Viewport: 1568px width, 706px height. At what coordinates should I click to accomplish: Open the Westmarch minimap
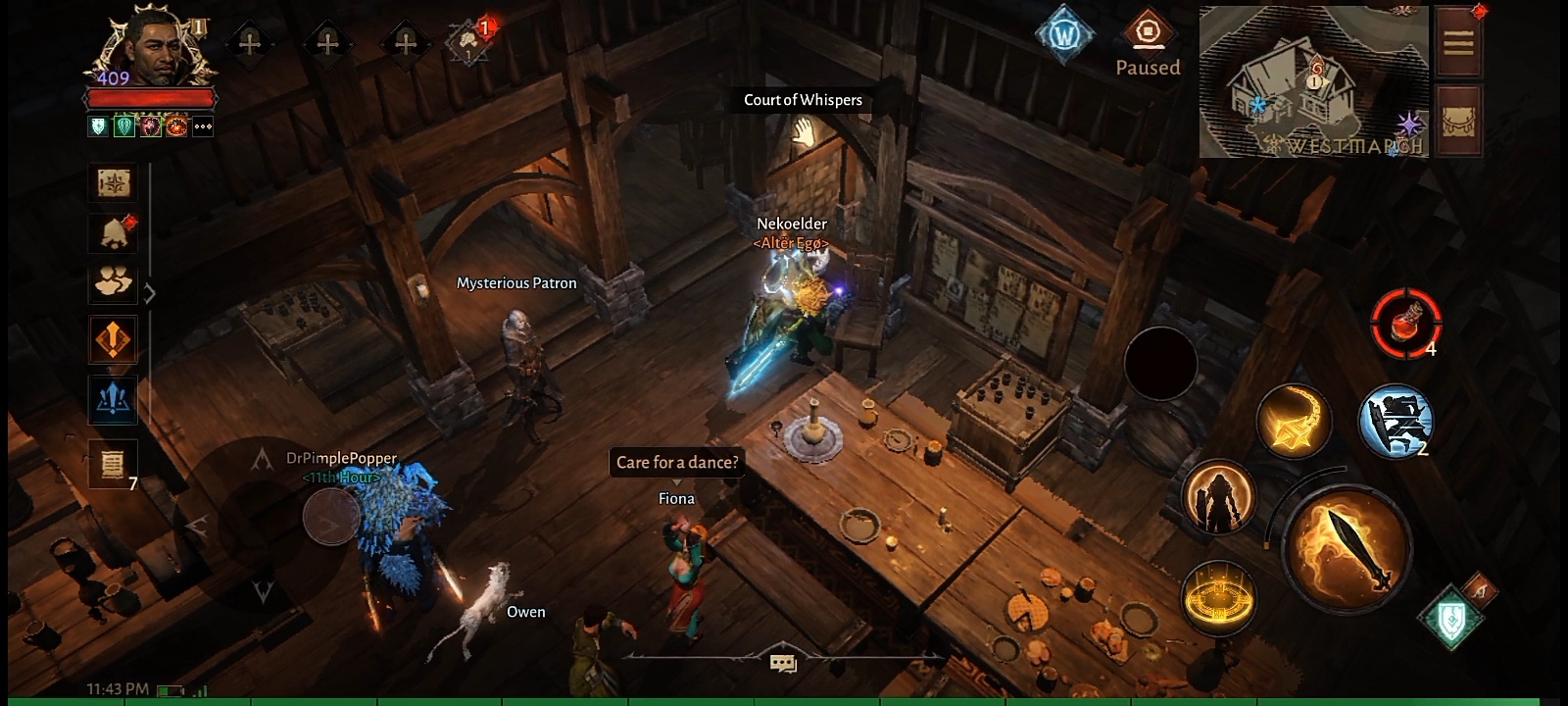click(1313, 82)
